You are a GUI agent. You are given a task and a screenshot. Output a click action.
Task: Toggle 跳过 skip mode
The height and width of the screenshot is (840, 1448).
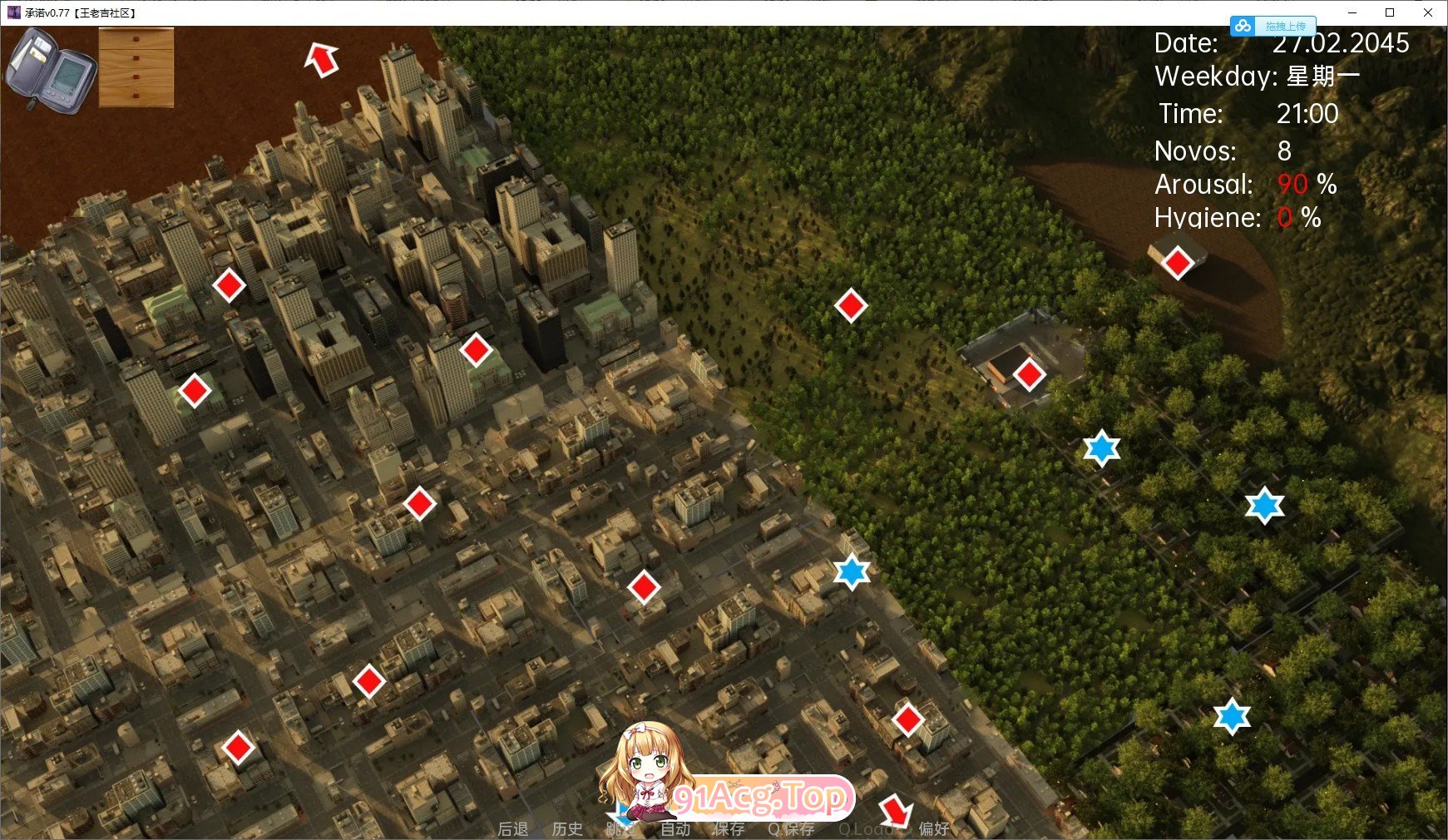coord(622,828)
